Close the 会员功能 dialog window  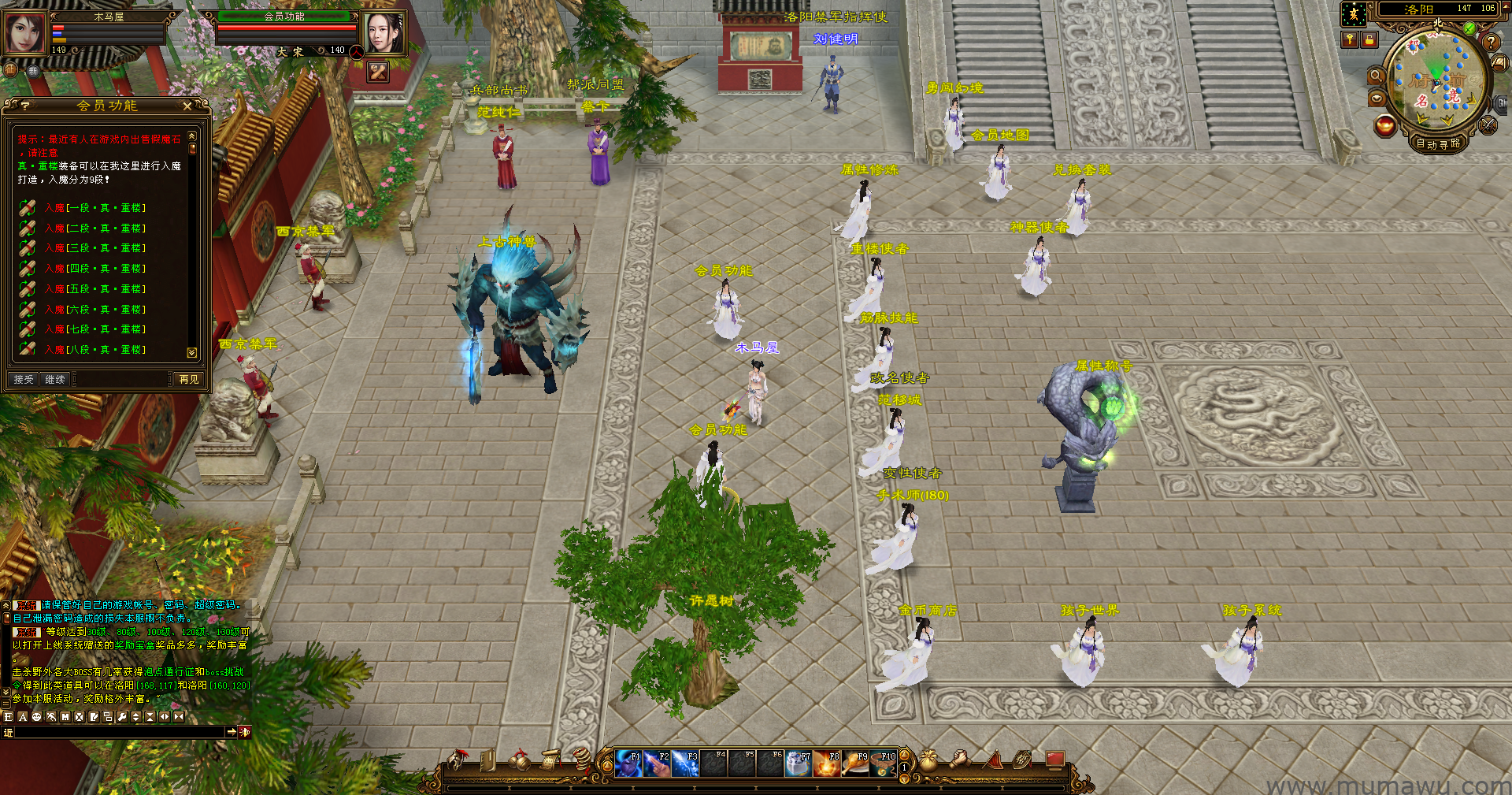tap(187, 106)
